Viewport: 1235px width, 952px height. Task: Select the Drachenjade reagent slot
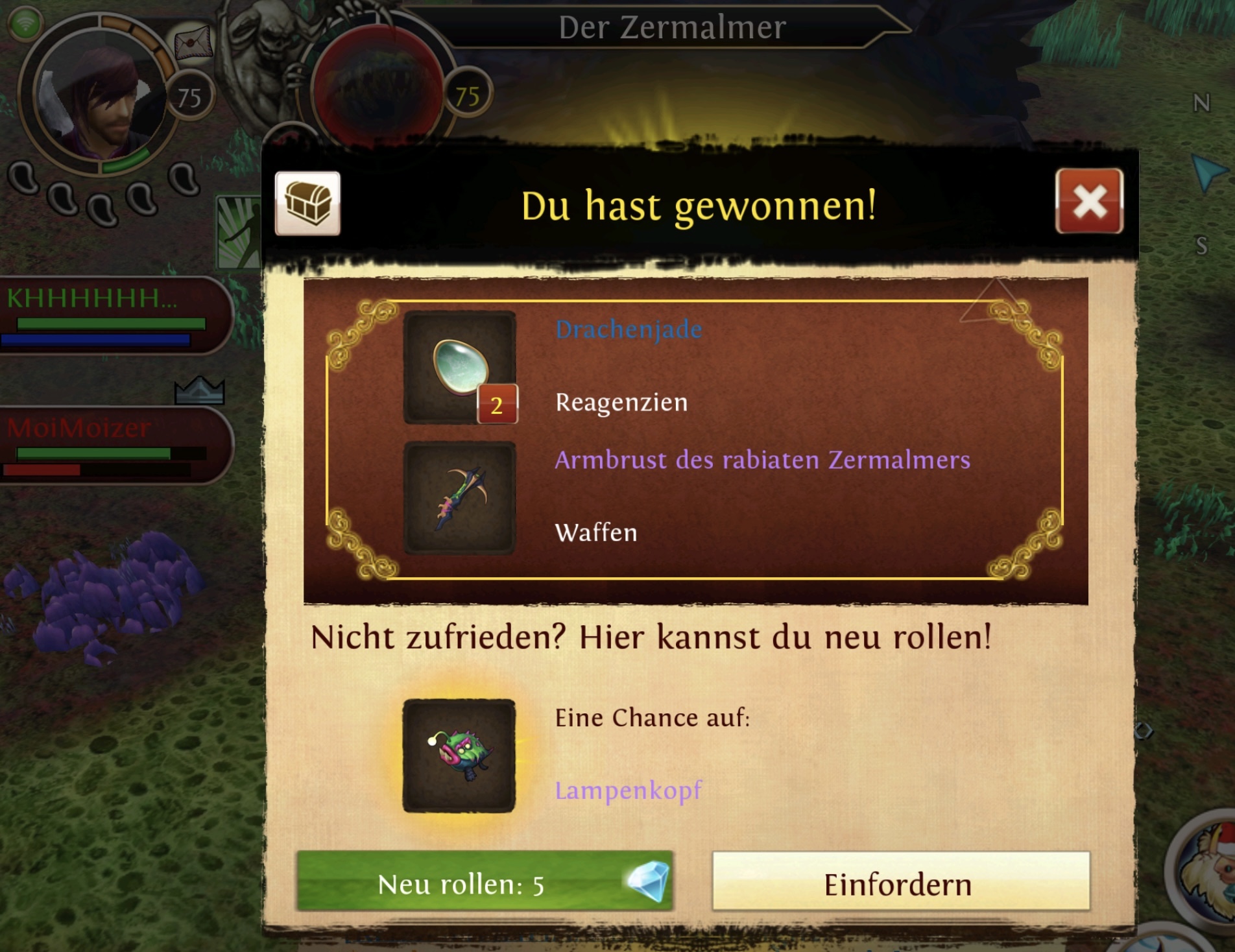coord(459,368)
